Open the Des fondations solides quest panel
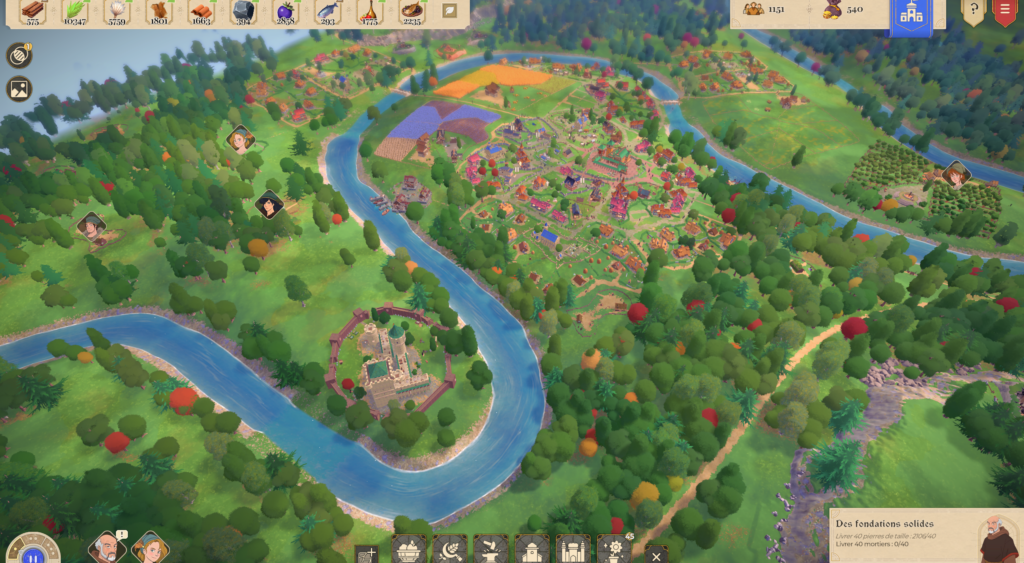This screenshot has height=563, width=1024. [x=926, y=535]
